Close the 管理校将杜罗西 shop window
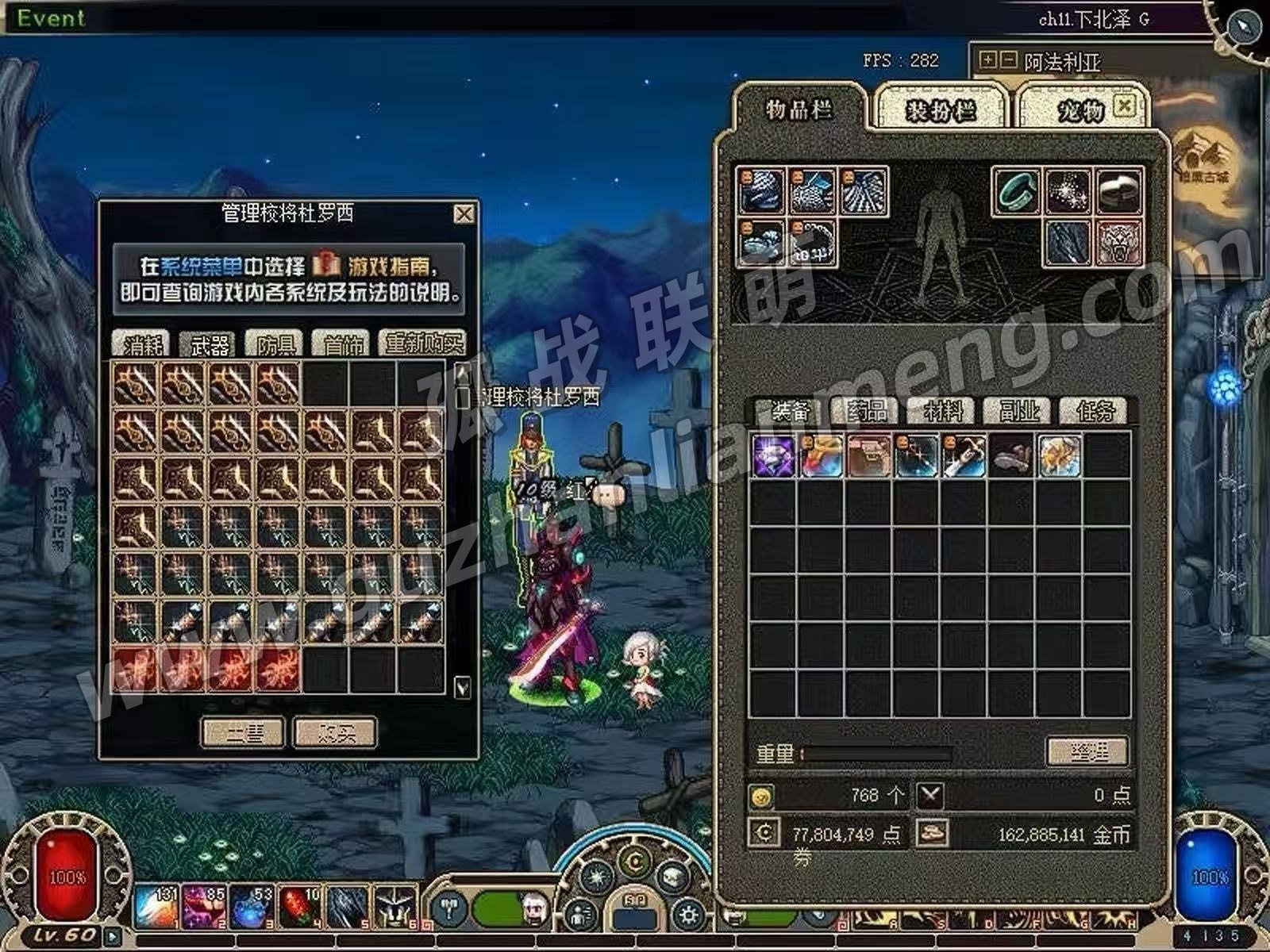 (x=464, y=214)
